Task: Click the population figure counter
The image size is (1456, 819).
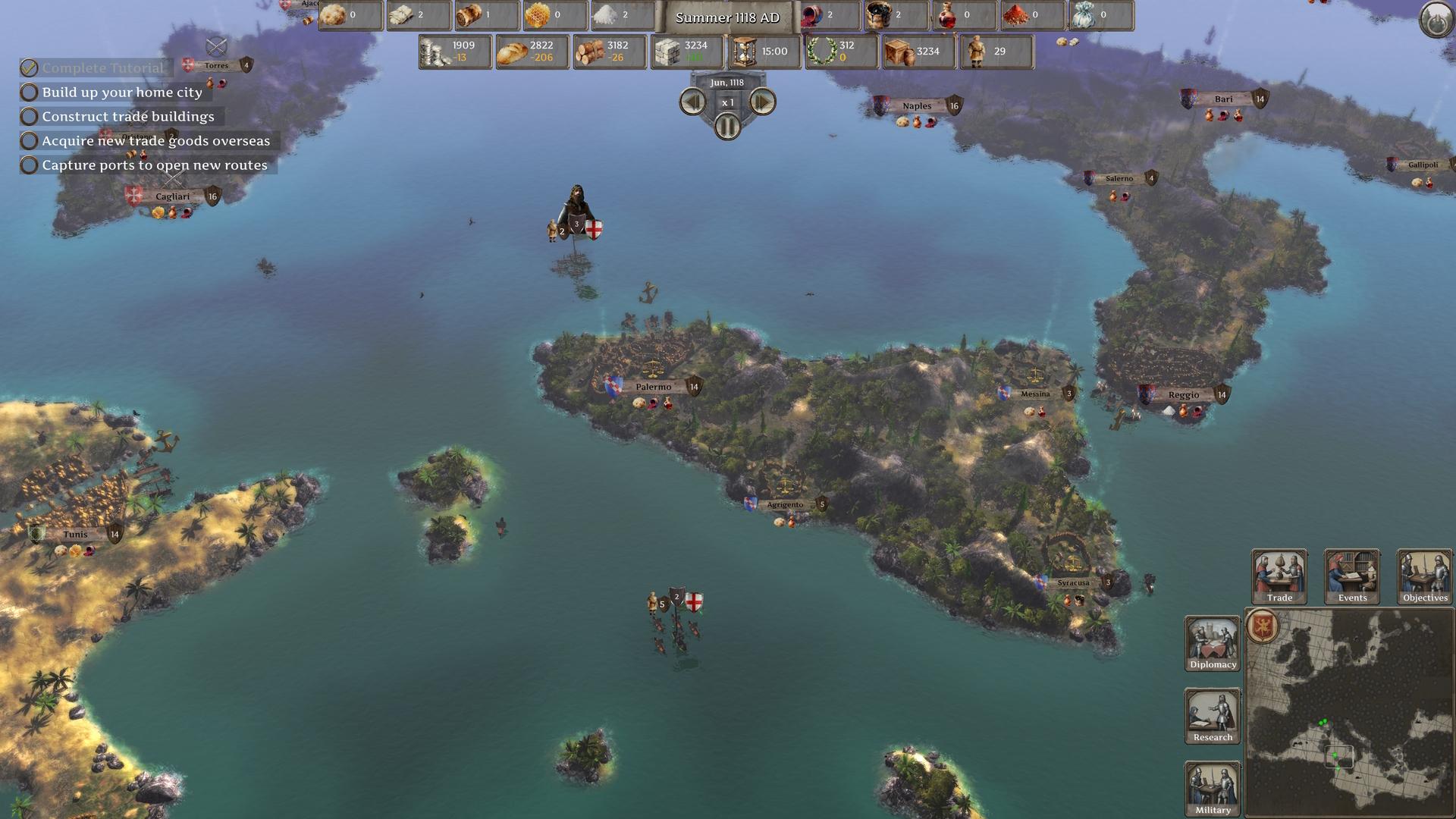Action: pyautogui.click(x=978, y=51)
